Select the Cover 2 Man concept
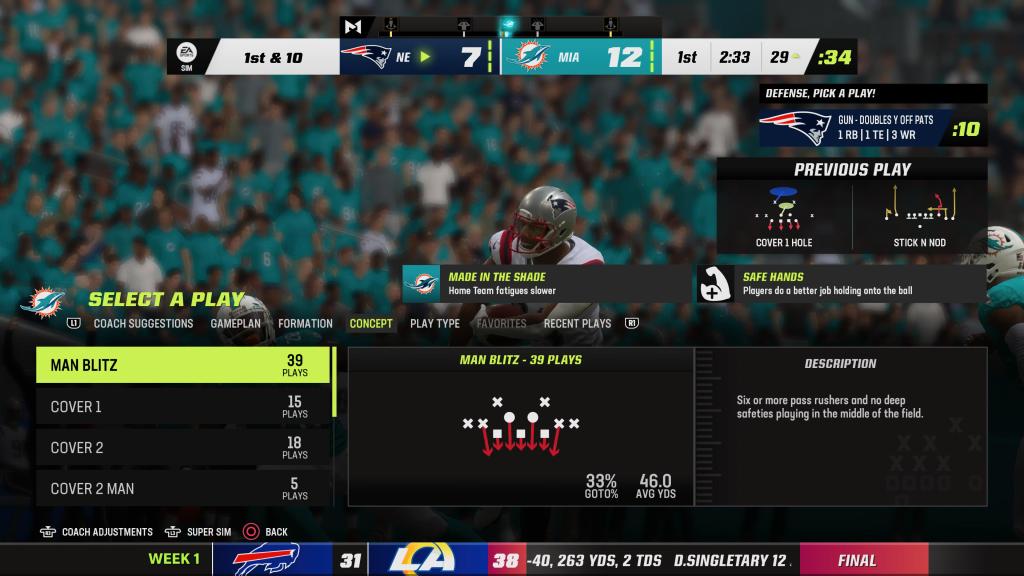1024x576 pixels. [184, 489]
